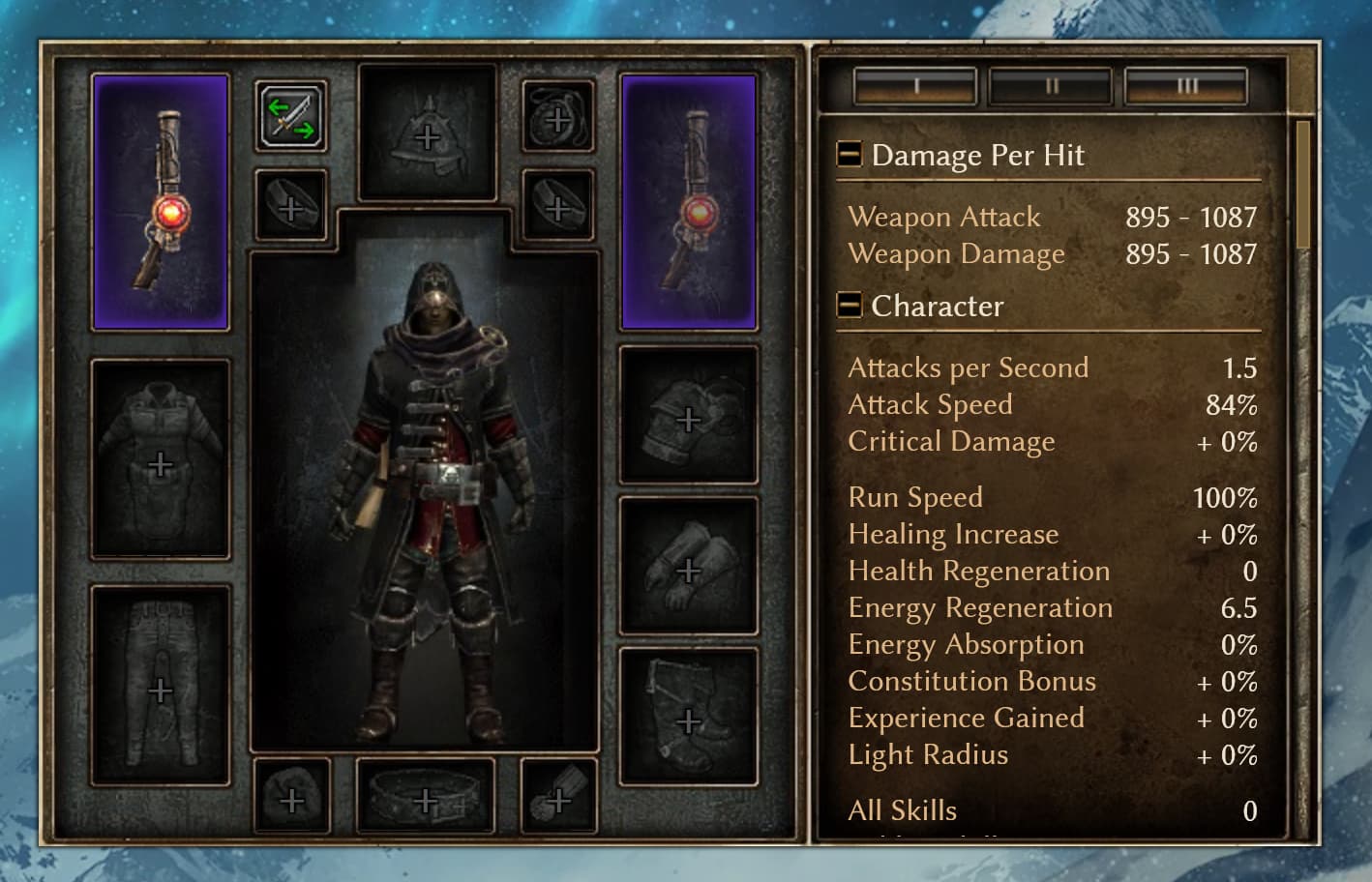
Task: Switch to stat page III
Action: click(x=1187, y=85)
